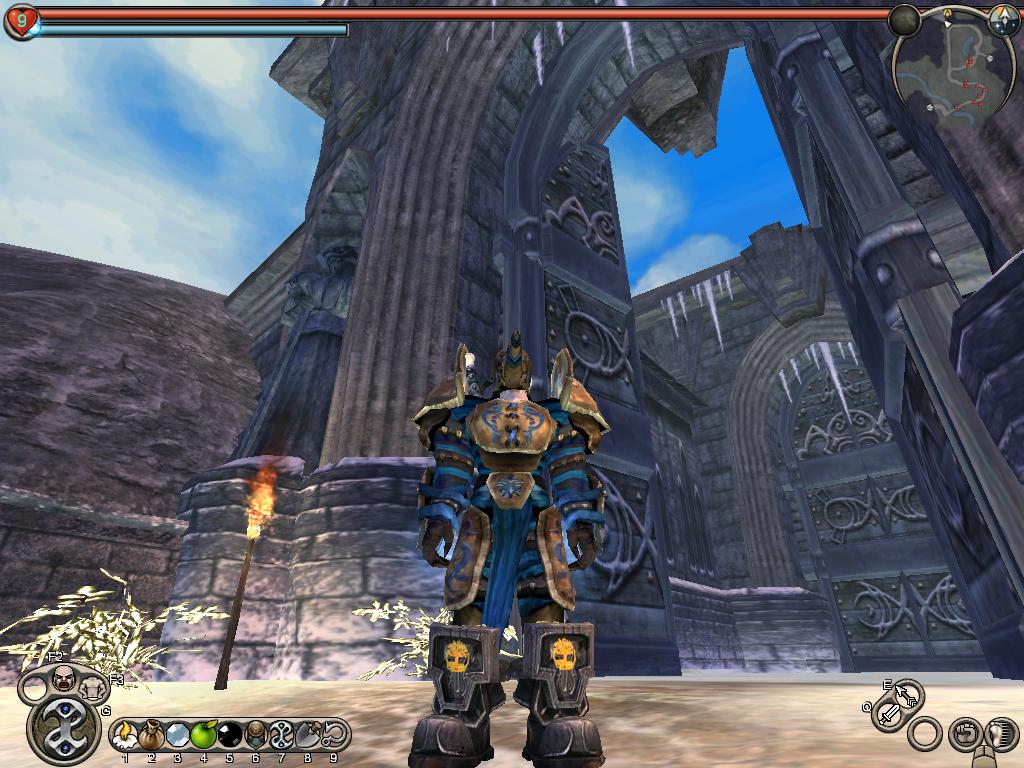Click the dark moon orb beside minimap

tap(904, 20)
